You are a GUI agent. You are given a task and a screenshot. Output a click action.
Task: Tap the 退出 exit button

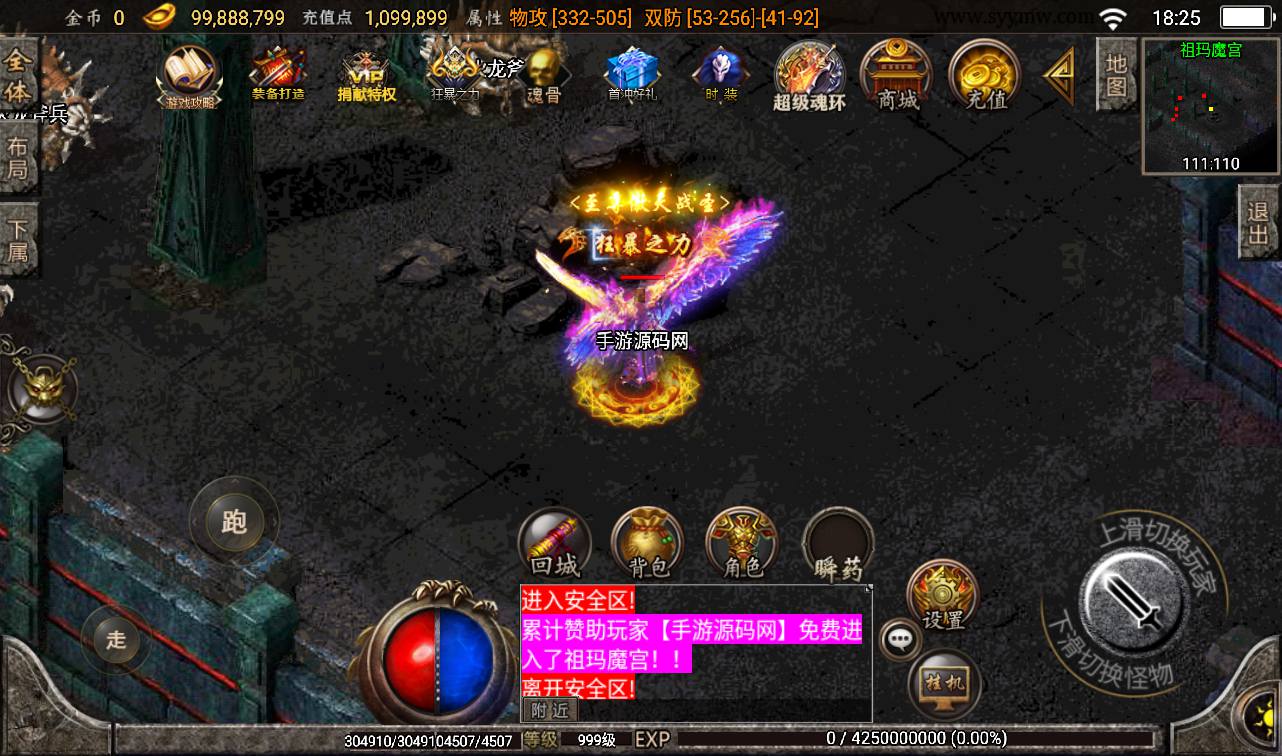pyautogui.click(x=1258, y=222)
